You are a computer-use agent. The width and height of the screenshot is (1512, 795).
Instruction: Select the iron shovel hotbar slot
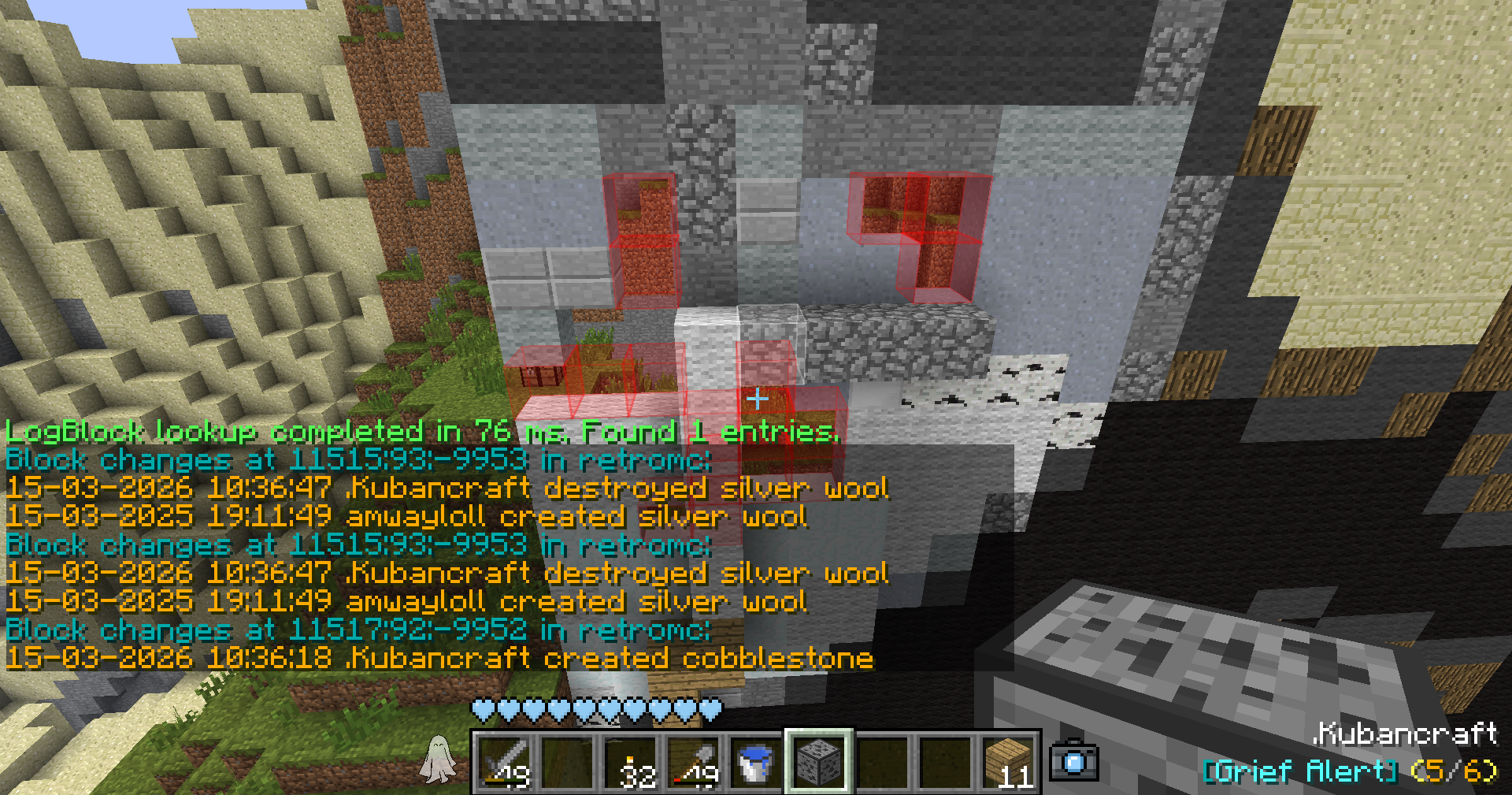pos(694,763)
